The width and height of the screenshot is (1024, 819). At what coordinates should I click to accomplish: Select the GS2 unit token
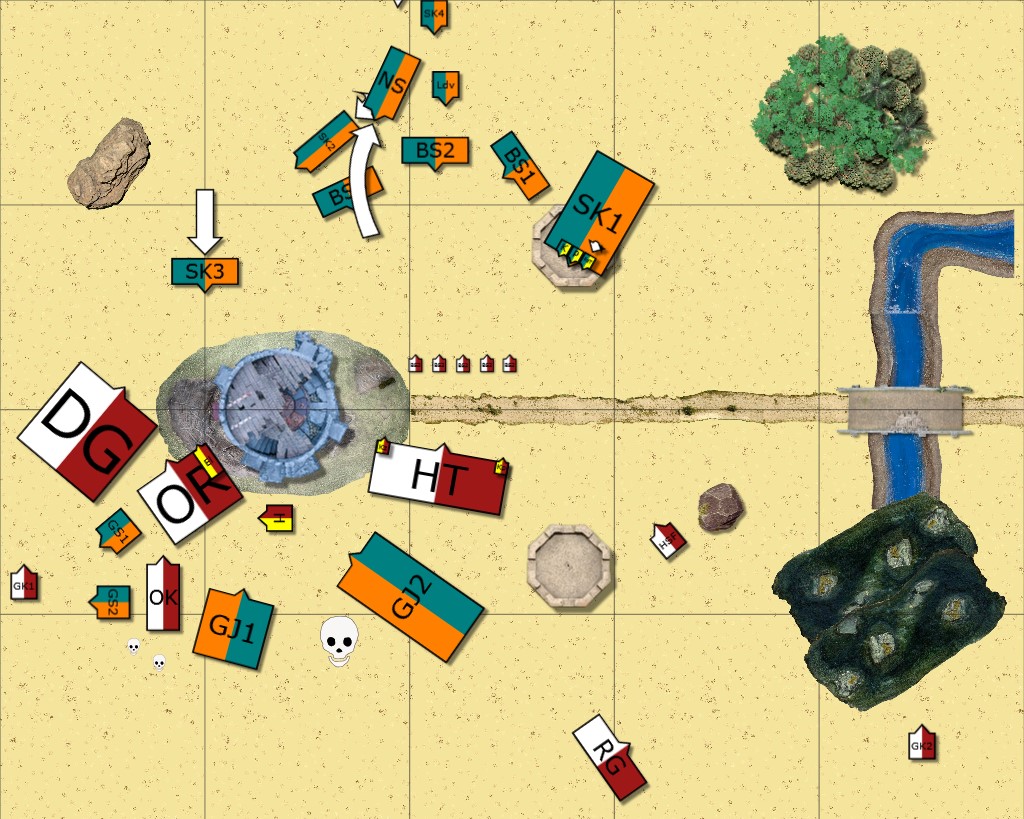click(x=113, y=602)
